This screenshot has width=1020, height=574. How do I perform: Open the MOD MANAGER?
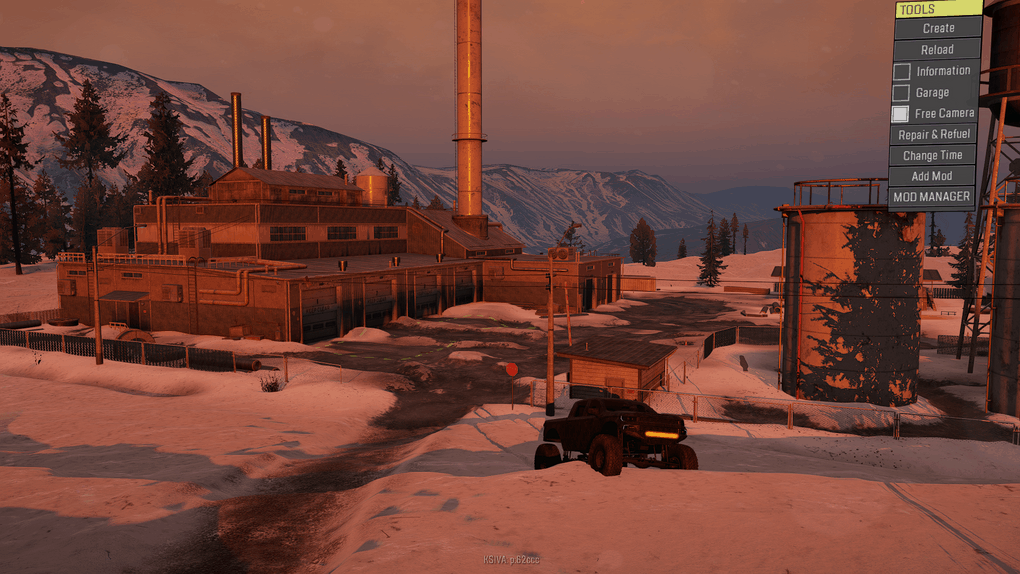(932, 197)
